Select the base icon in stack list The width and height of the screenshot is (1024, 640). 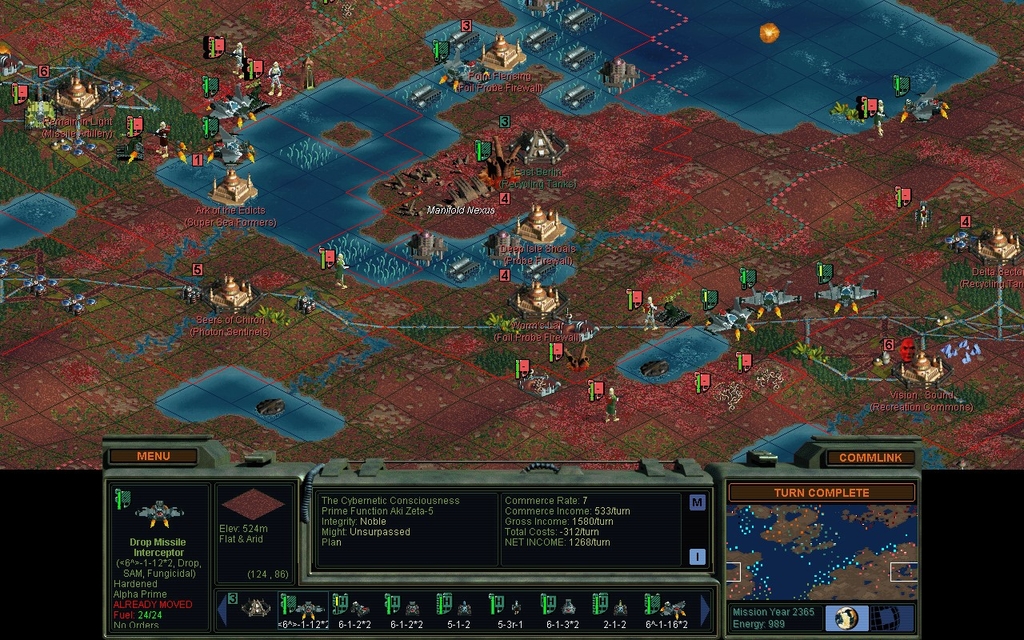click(x=254, y=608)
